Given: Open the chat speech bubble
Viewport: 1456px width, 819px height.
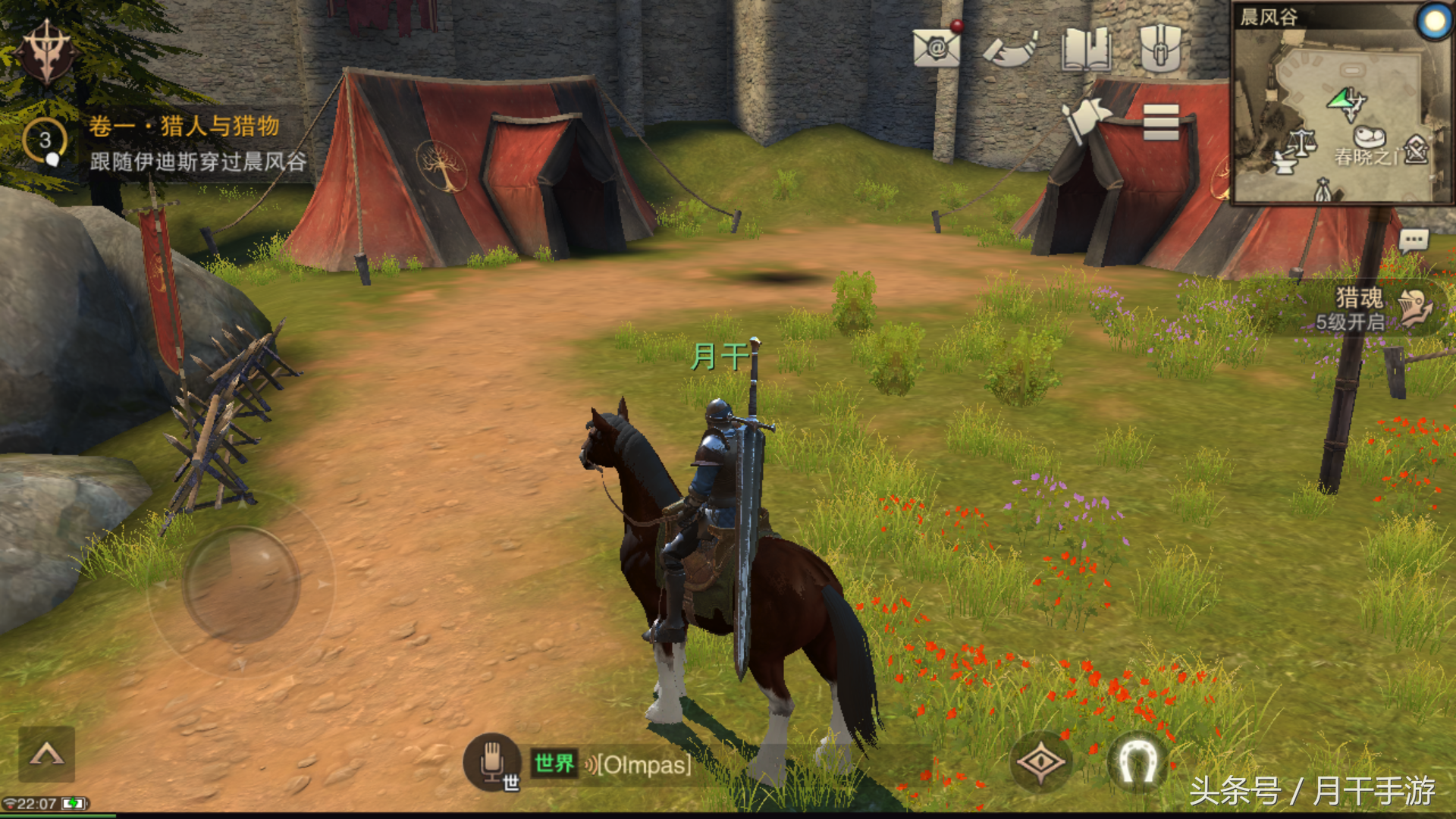Looking at the screenshot, I should tap(1414, 242).
